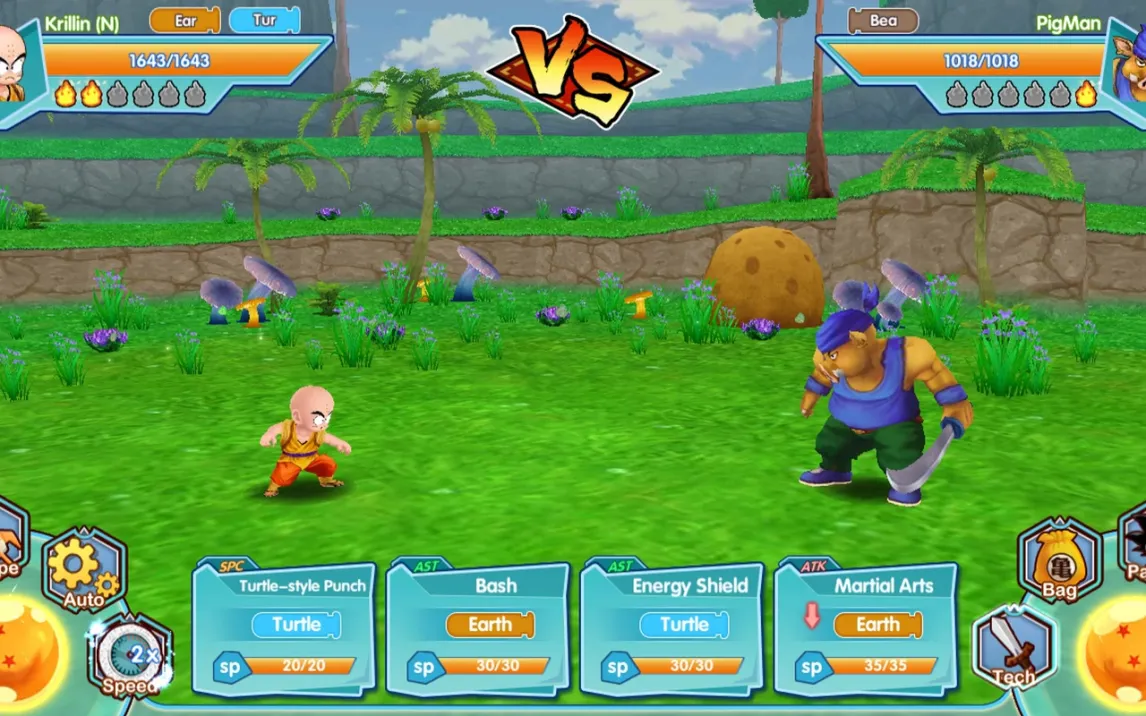The width and height of the screenshot is (1146, 716).
Task: Activate the Energy Shield skill
Action: [x=672, y=626]
